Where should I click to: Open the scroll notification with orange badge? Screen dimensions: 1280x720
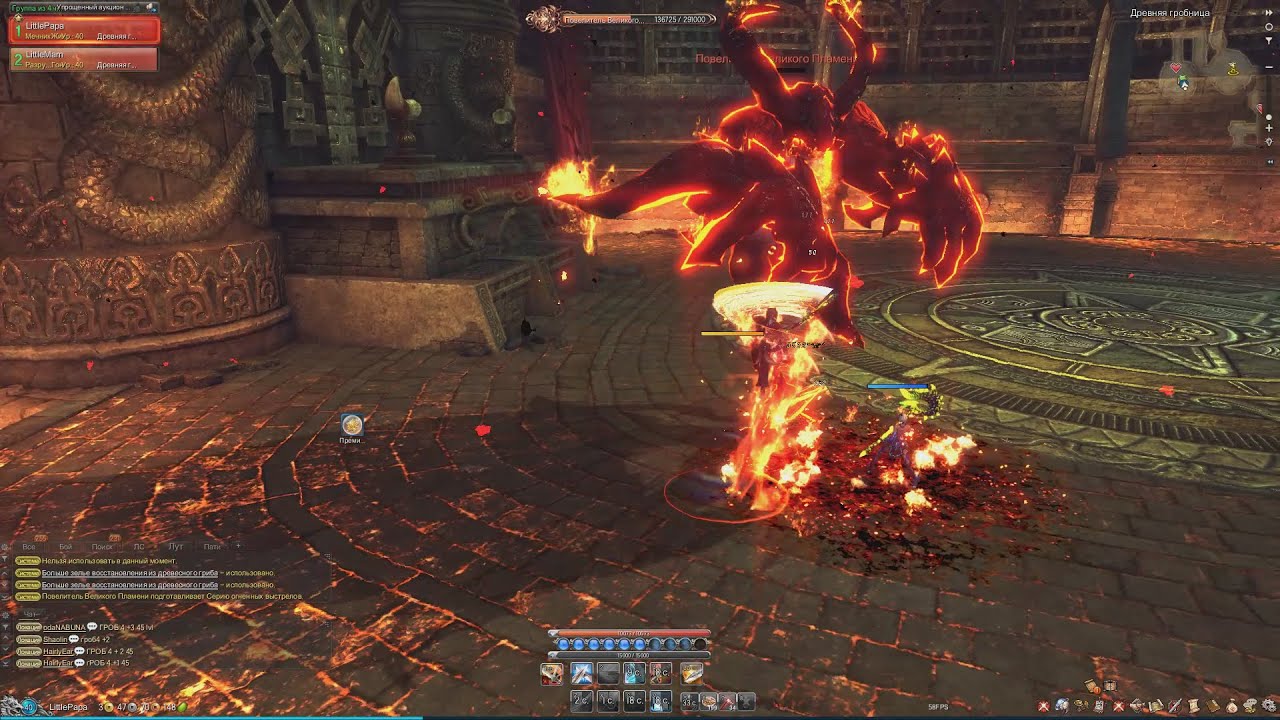[x=1093, y=686]
